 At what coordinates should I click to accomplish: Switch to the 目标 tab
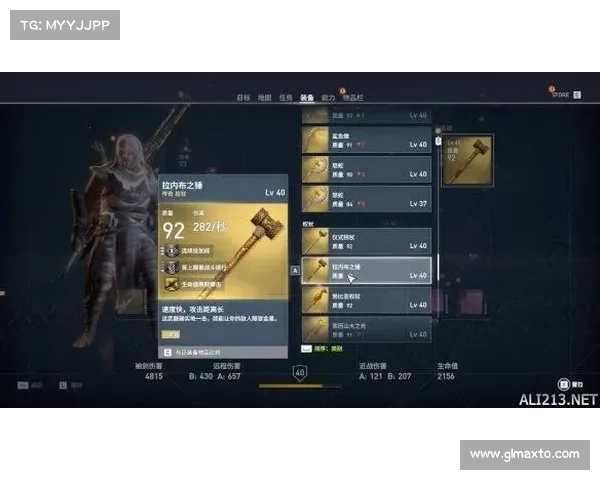[243, 97]
